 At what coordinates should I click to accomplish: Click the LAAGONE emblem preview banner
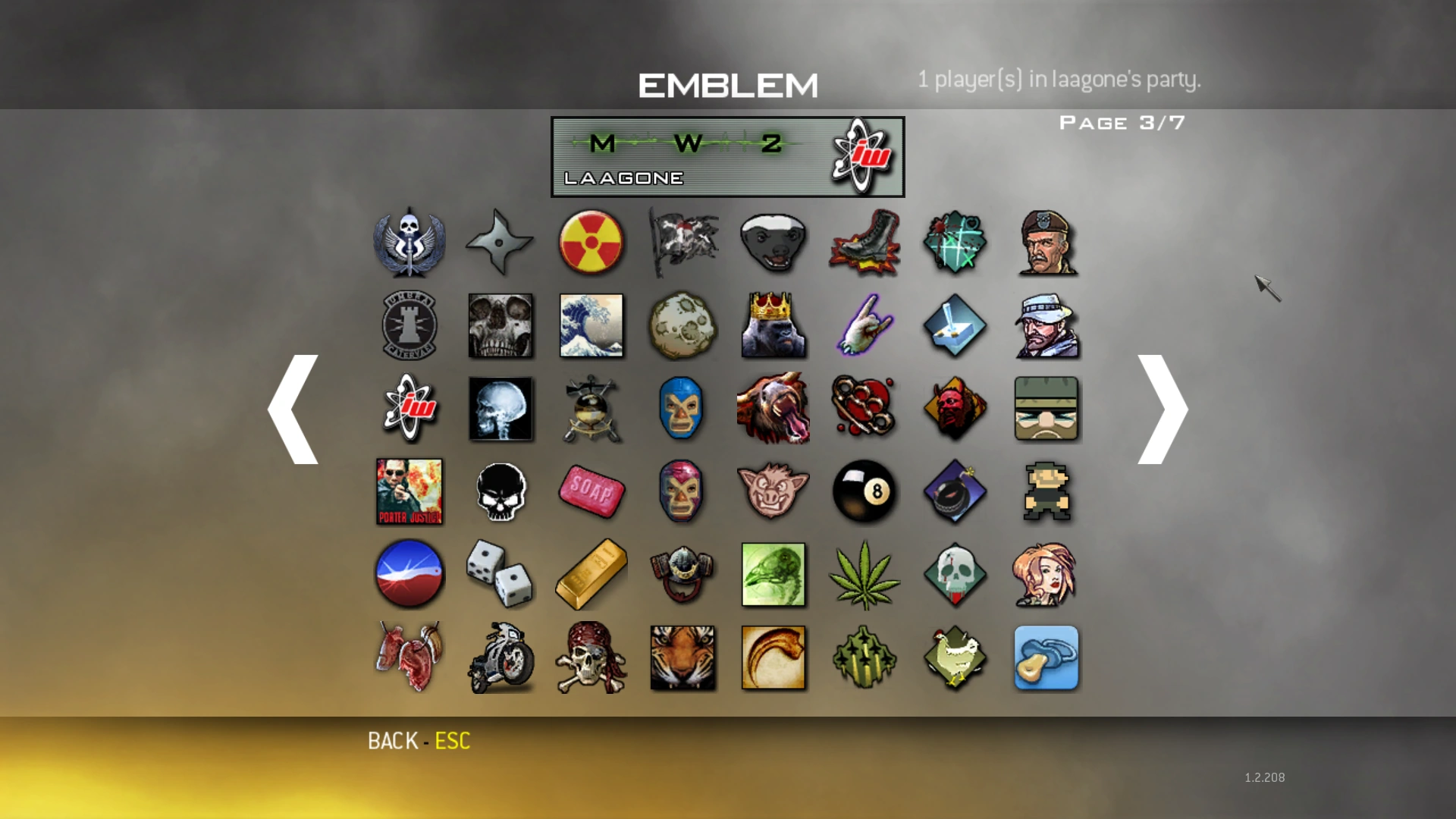point(727,156)
